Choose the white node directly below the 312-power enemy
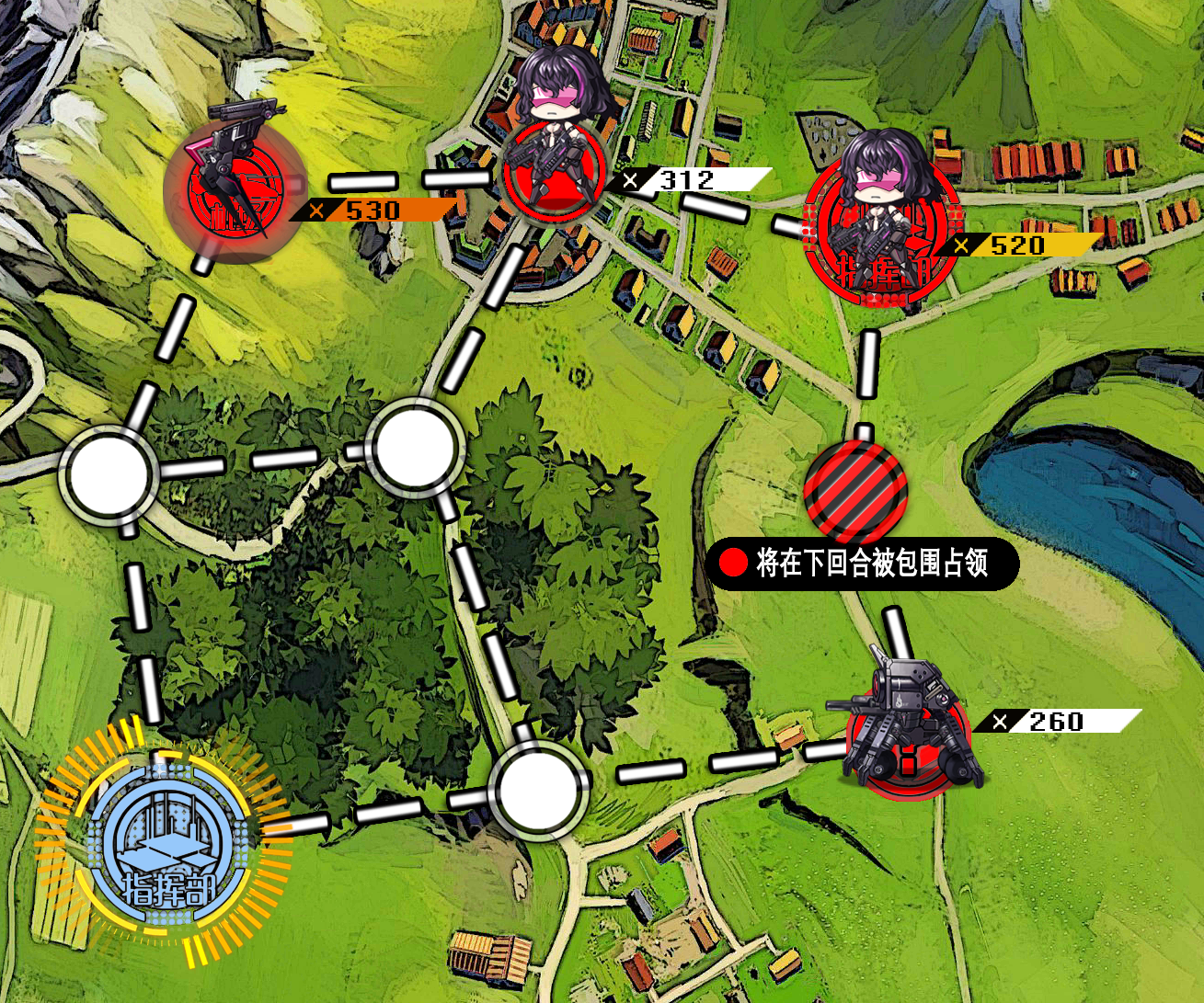Image resolution: width=1204 pixels, height=1003 pixels. click(412, 448)
